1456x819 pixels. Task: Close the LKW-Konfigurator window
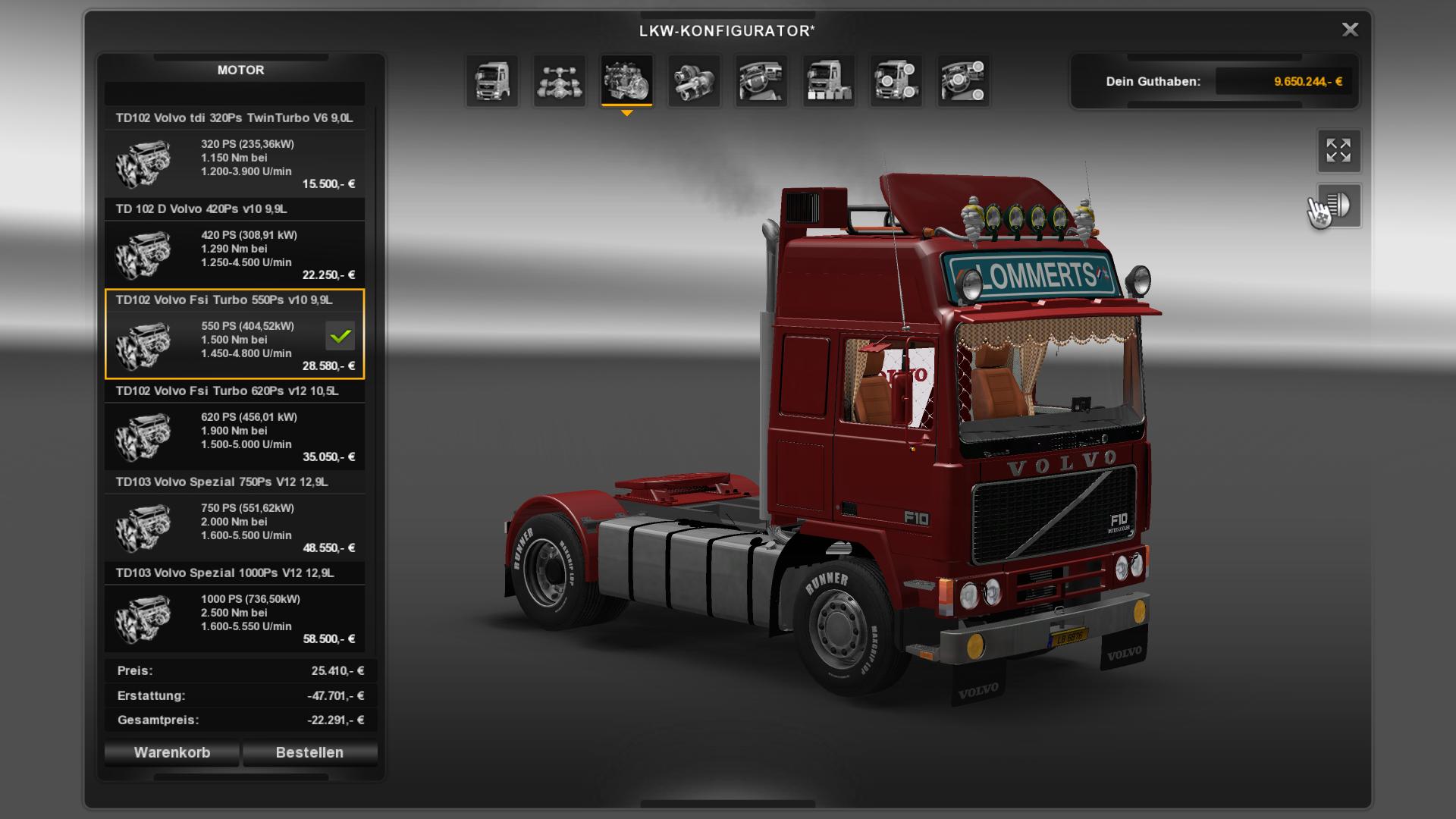tap(1350, 30)
